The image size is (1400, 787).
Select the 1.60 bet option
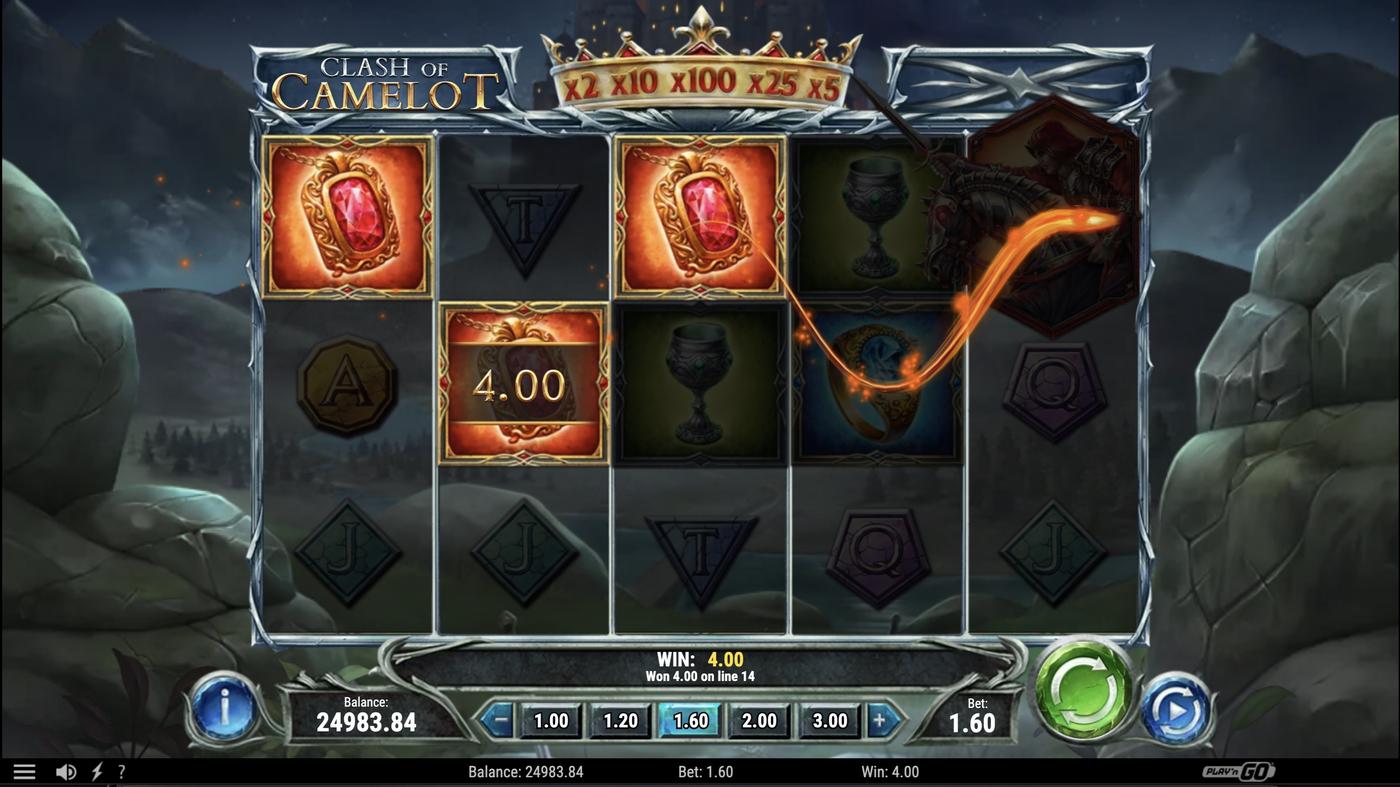(x=689, y=719)
